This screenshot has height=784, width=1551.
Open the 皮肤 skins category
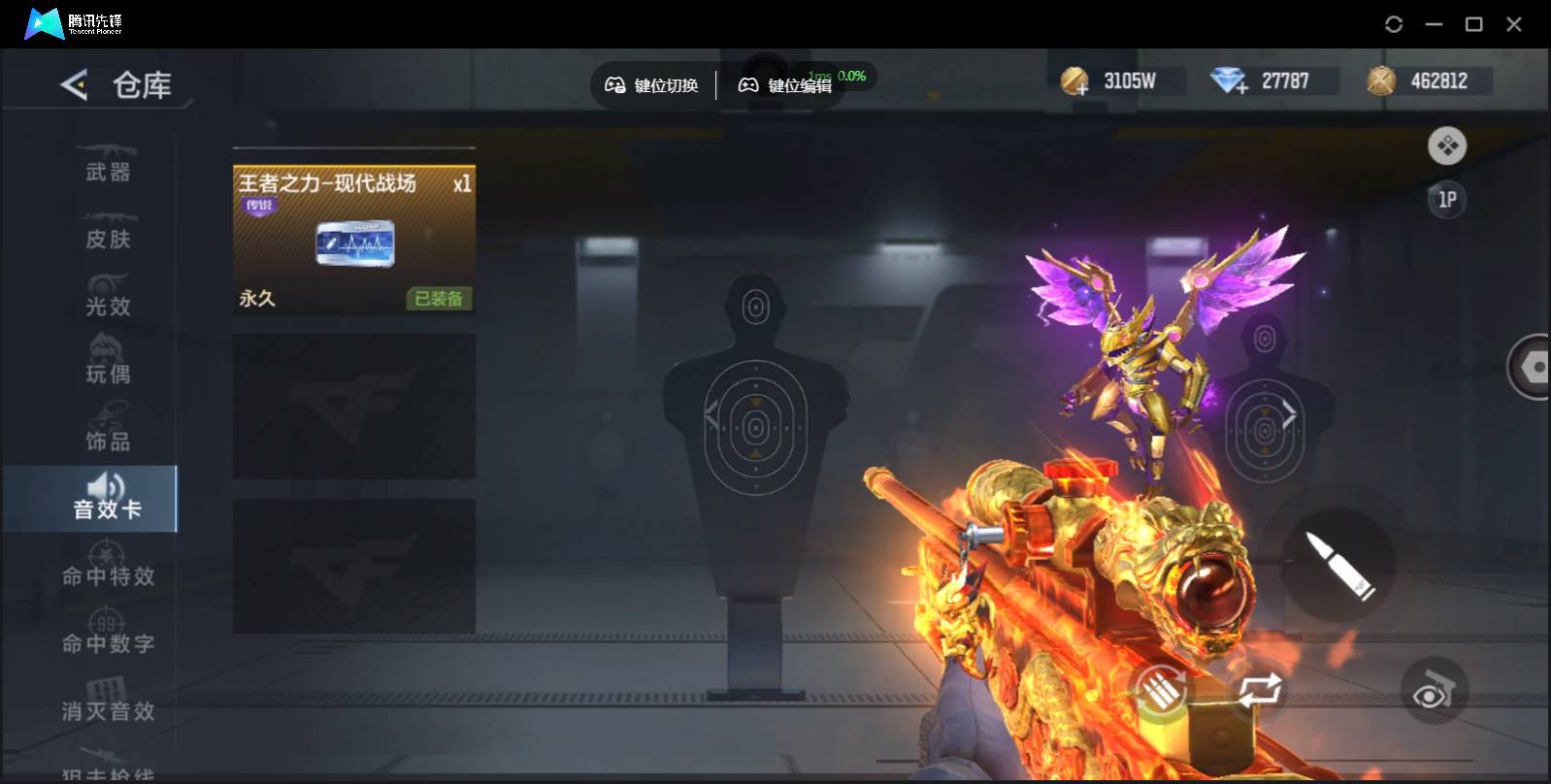107,231
